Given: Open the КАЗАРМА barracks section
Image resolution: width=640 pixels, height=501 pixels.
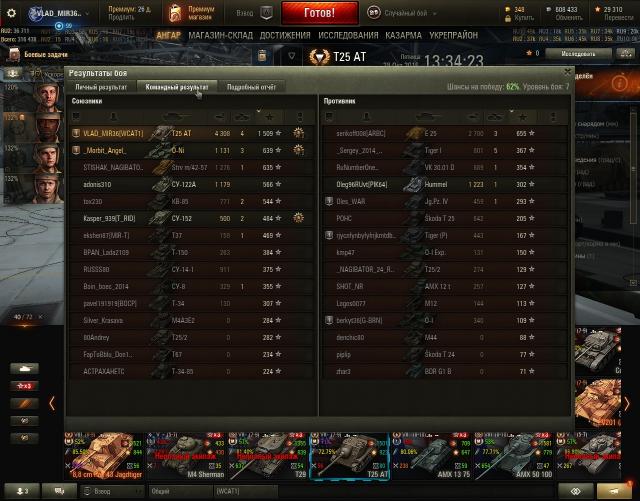Looking at the screenshot, I should 404,35.
